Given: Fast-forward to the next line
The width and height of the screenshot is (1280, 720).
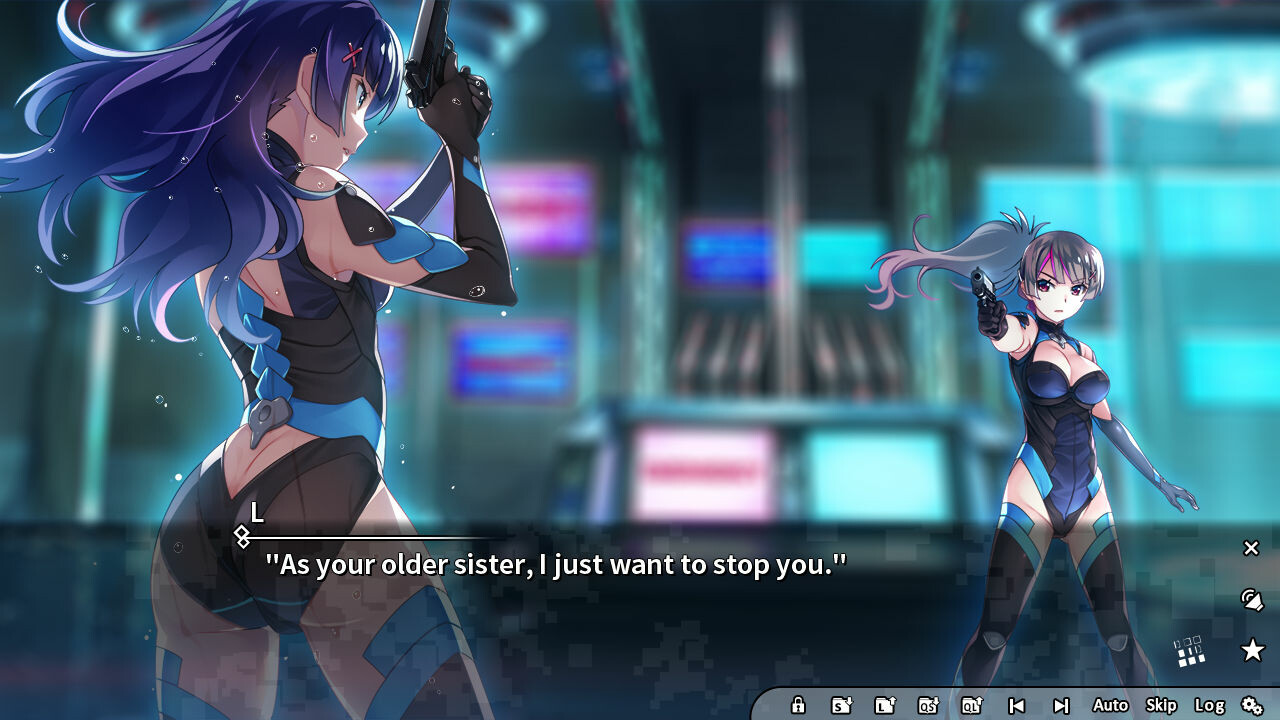Looking at the screenshot, I should tap(1062, 705).
